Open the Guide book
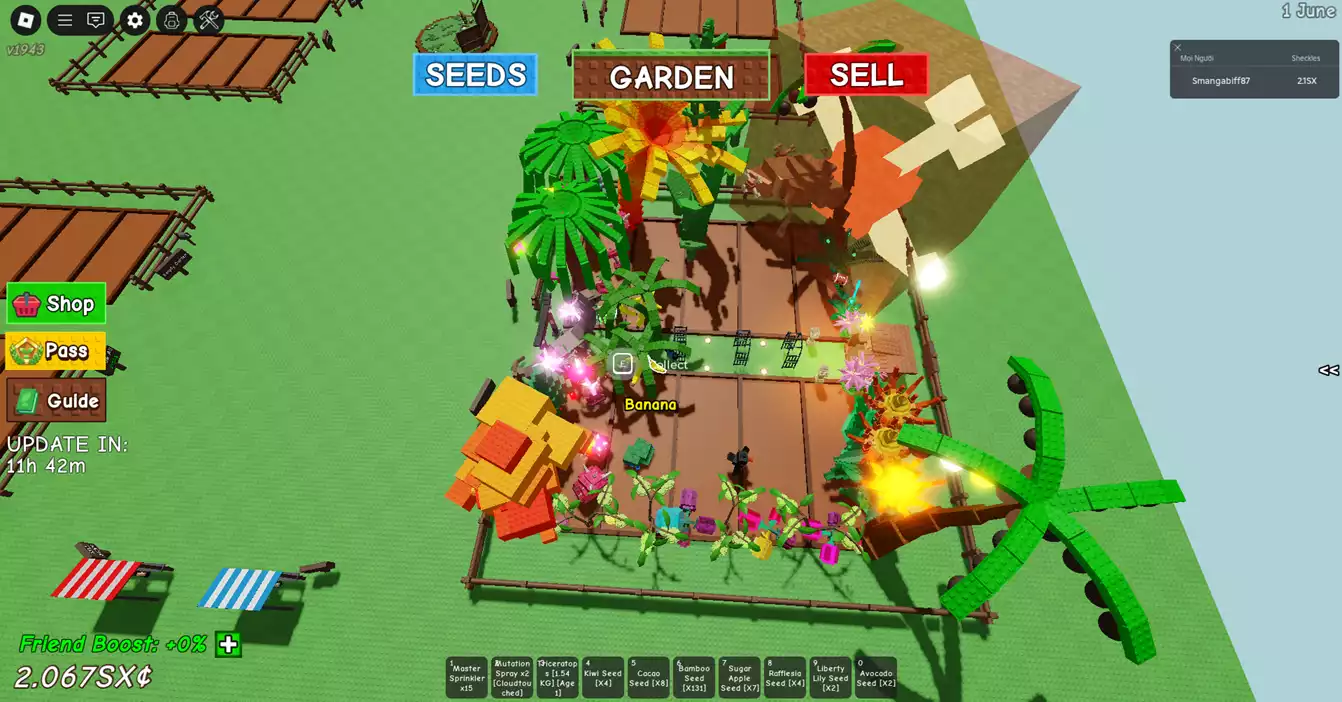The image size is (1342, 702). point(56,401)
